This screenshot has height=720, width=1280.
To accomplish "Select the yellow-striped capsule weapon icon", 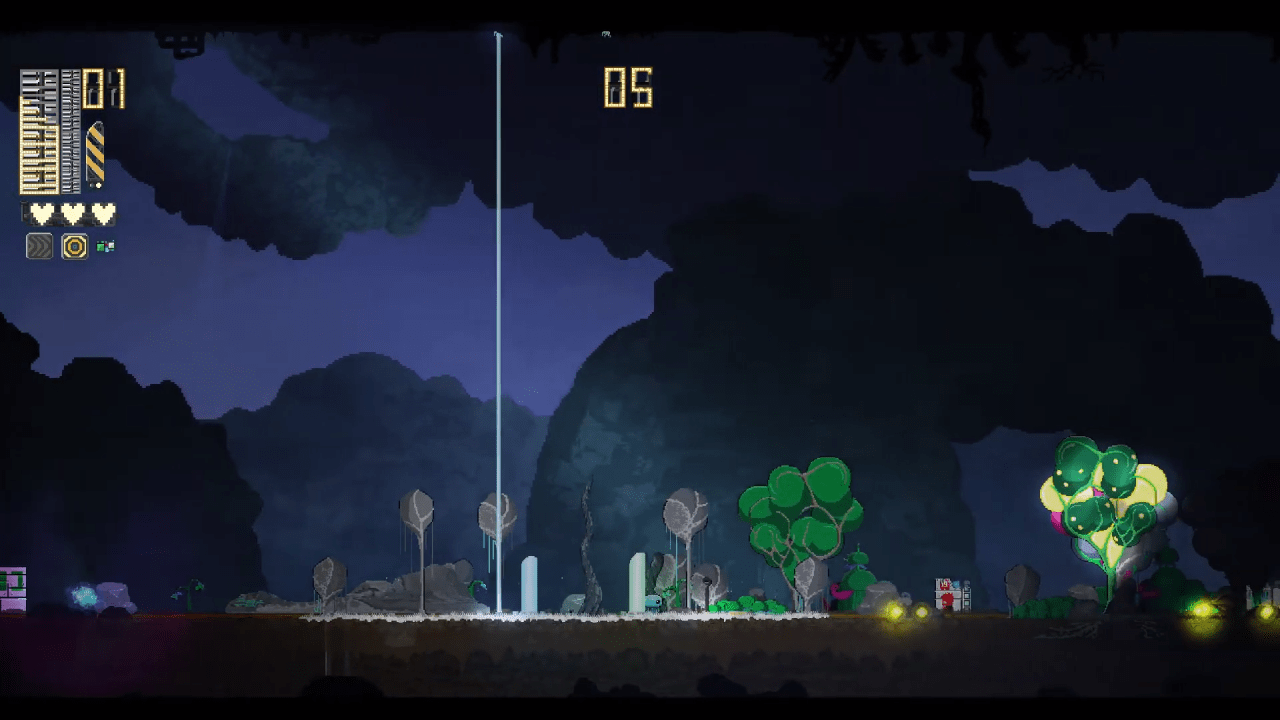I will (x=95, y=155).
